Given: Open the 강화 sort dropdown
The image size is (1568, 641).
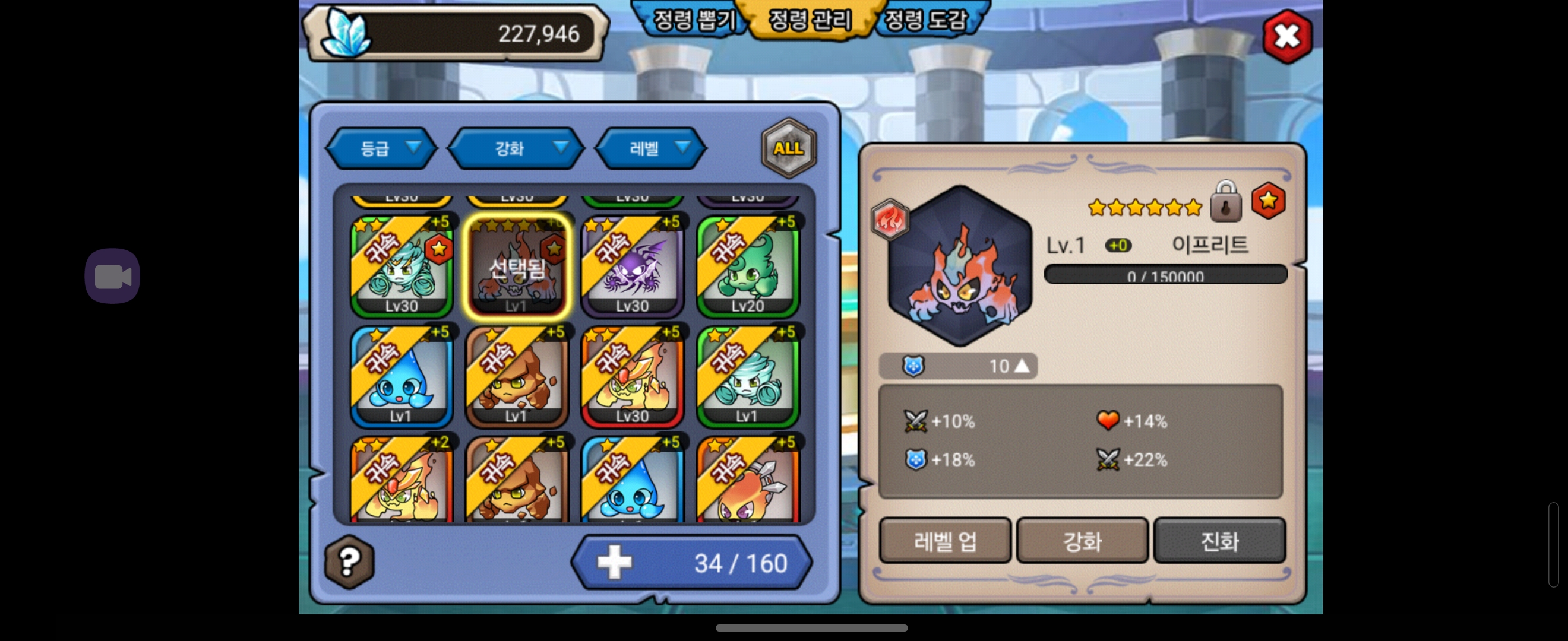Looking at the screenshot, I should coord(516,148).
